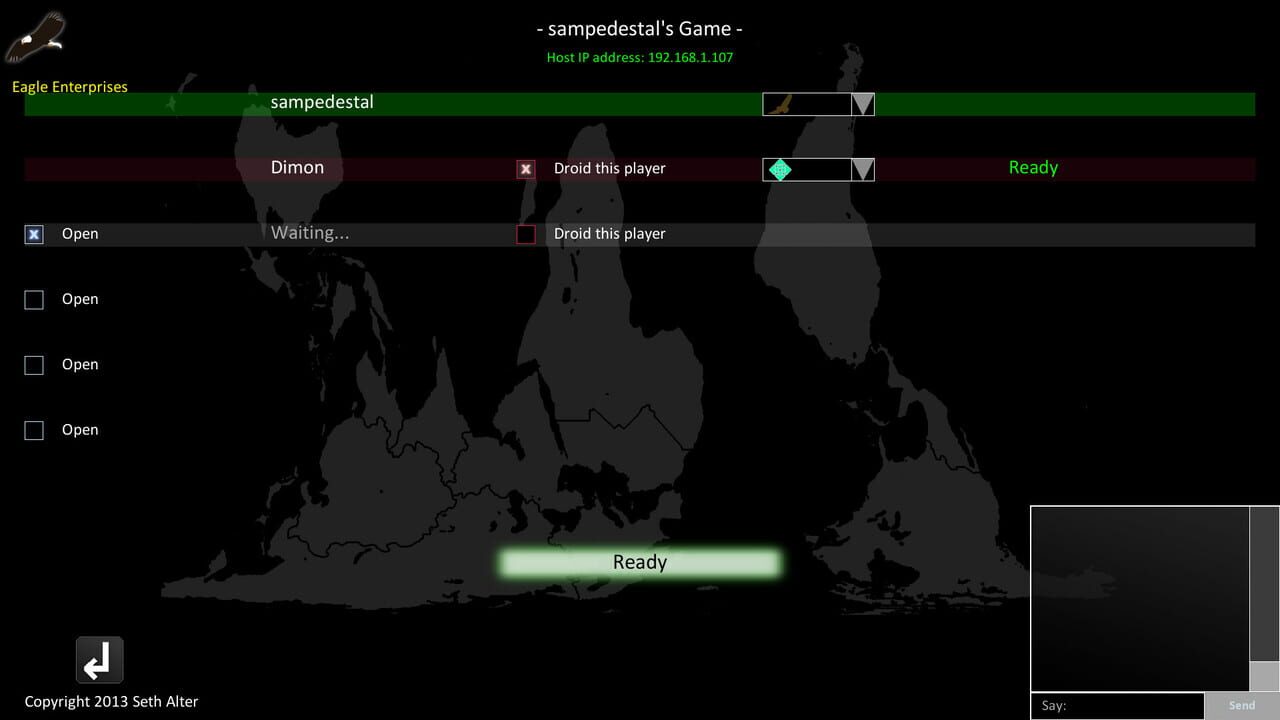Open Dimon's flag dropdown arrow
The width and height of the screenshot is (1280, 720).
tap(862, 169)
